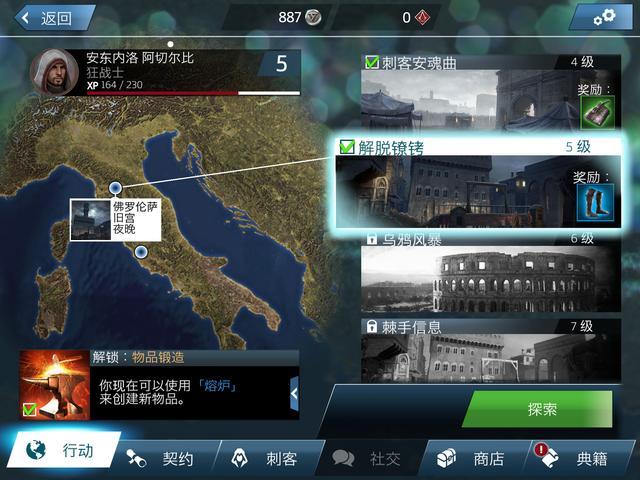Open the 社交 tab
This screenshot has height=480, width=640.
coord(370,459)
